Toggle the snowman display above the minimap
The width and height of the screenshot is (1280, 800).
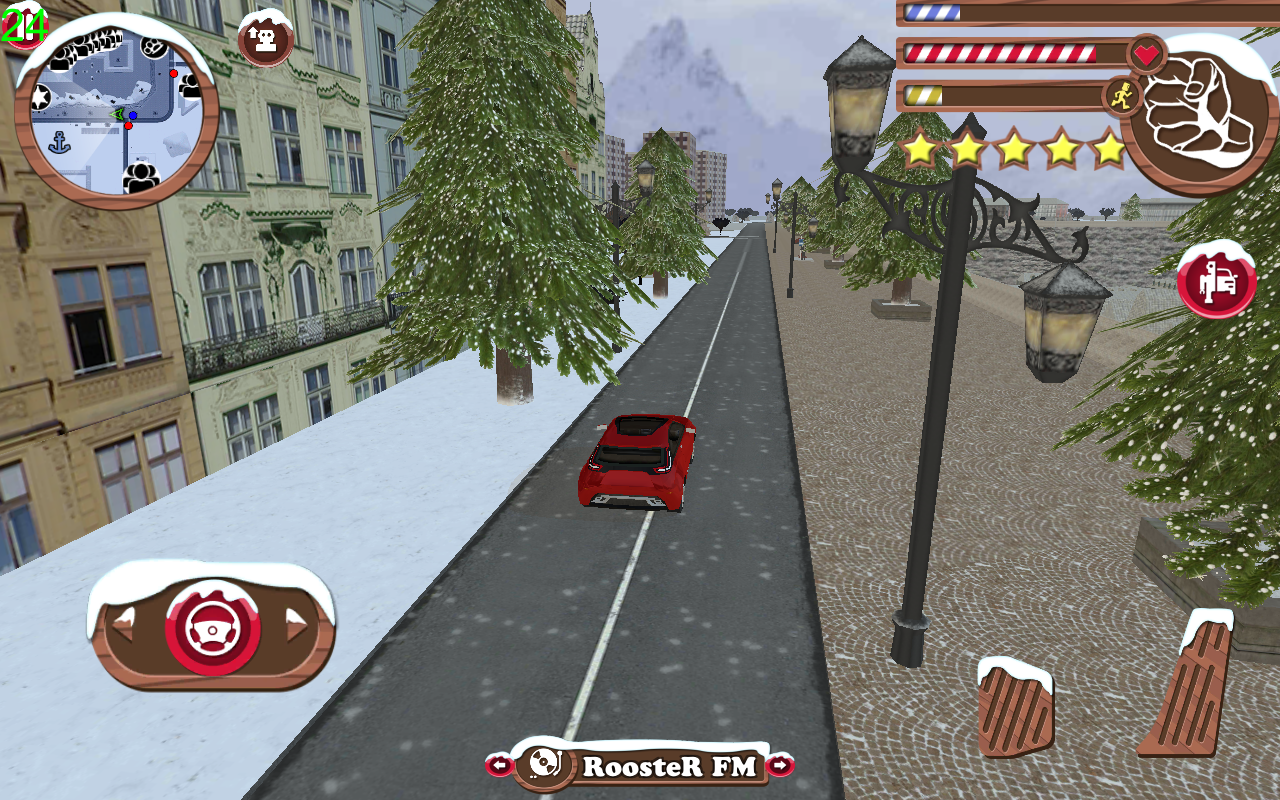click(x=264, y=37)
